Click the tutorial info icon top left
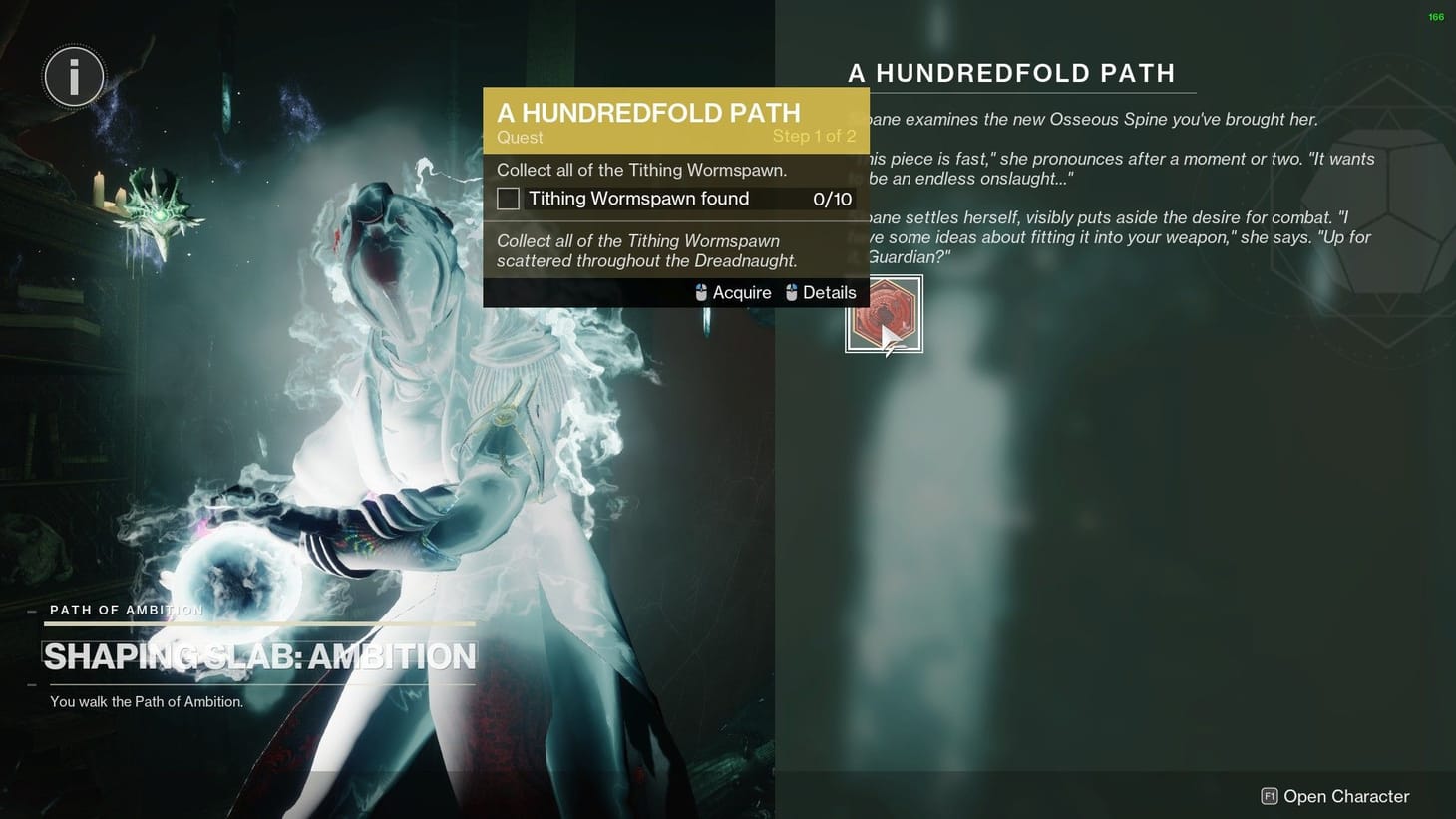The image size is (1456, 819). [74, 76]
